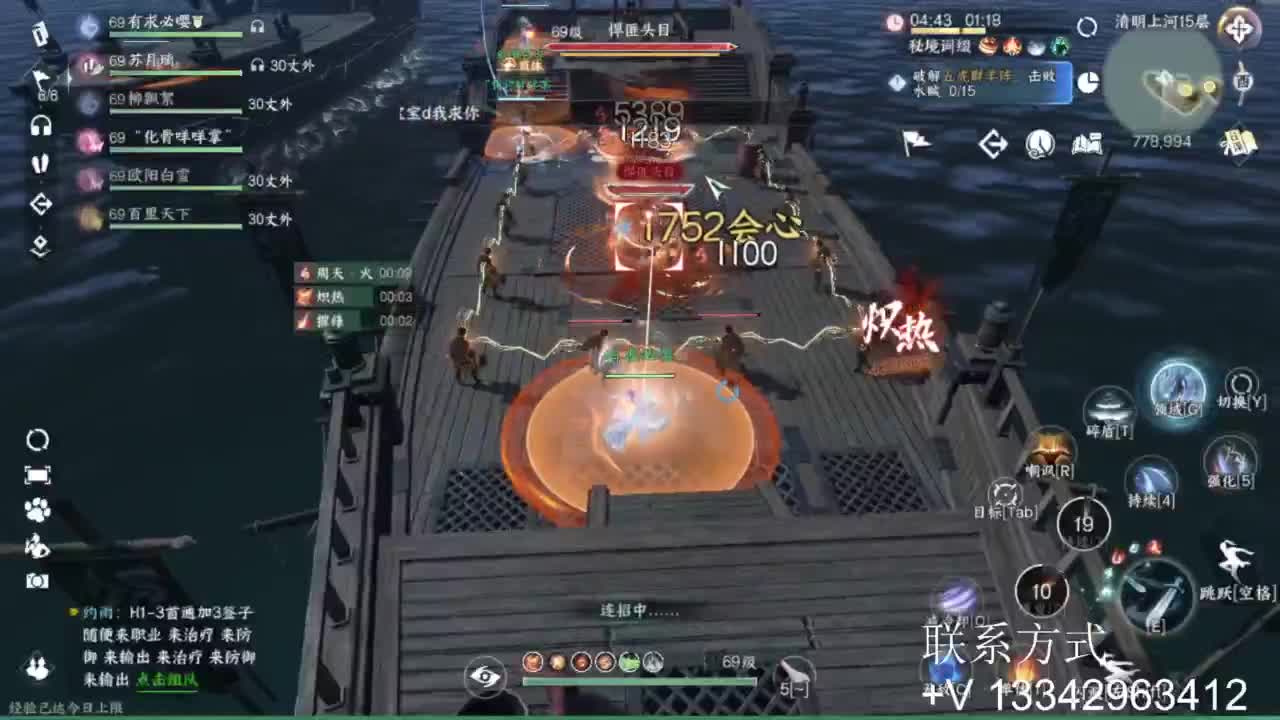Cast the glowing 殉域[G] skill
The height and width of the screenshot is (720, 1280).
pos(1177,390)
